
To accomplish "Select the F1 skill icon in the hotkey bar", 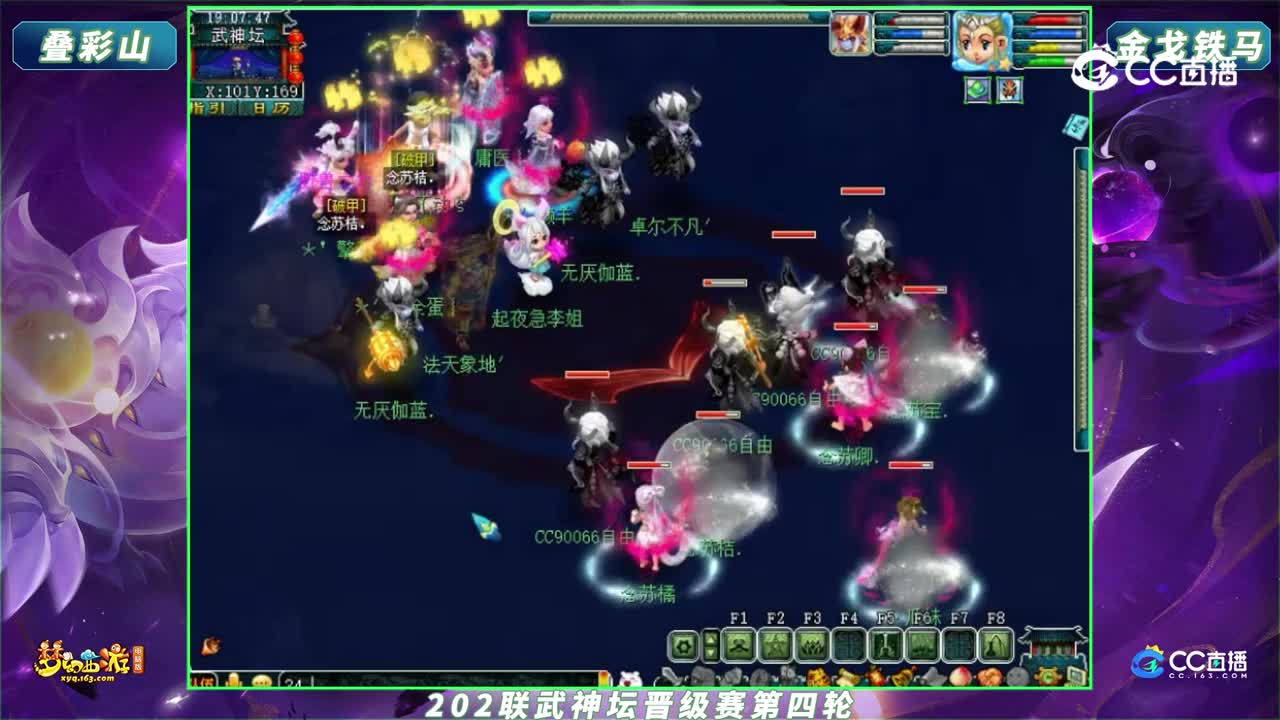I will coord(739,645).
